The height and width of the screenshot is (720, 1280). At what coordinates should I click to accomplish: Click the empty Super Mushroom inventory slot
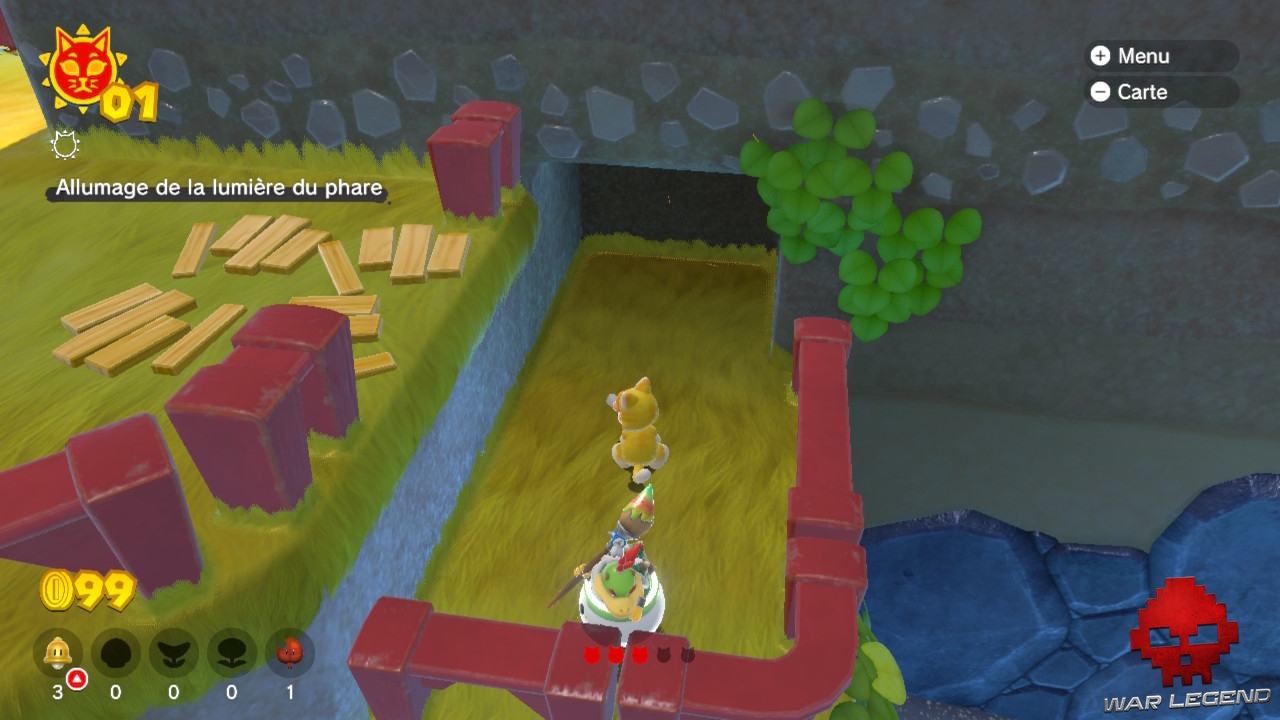(115, 652)
